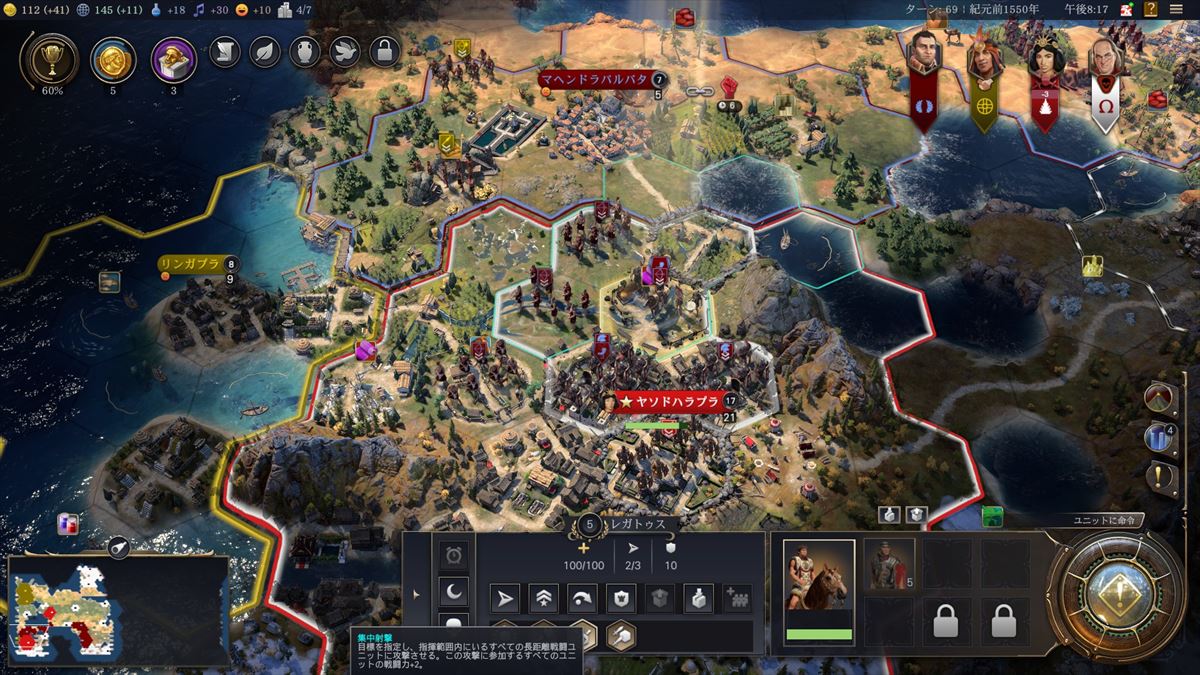Open the hamburger main menu

pyautogui.click(x=1176, y=9)
